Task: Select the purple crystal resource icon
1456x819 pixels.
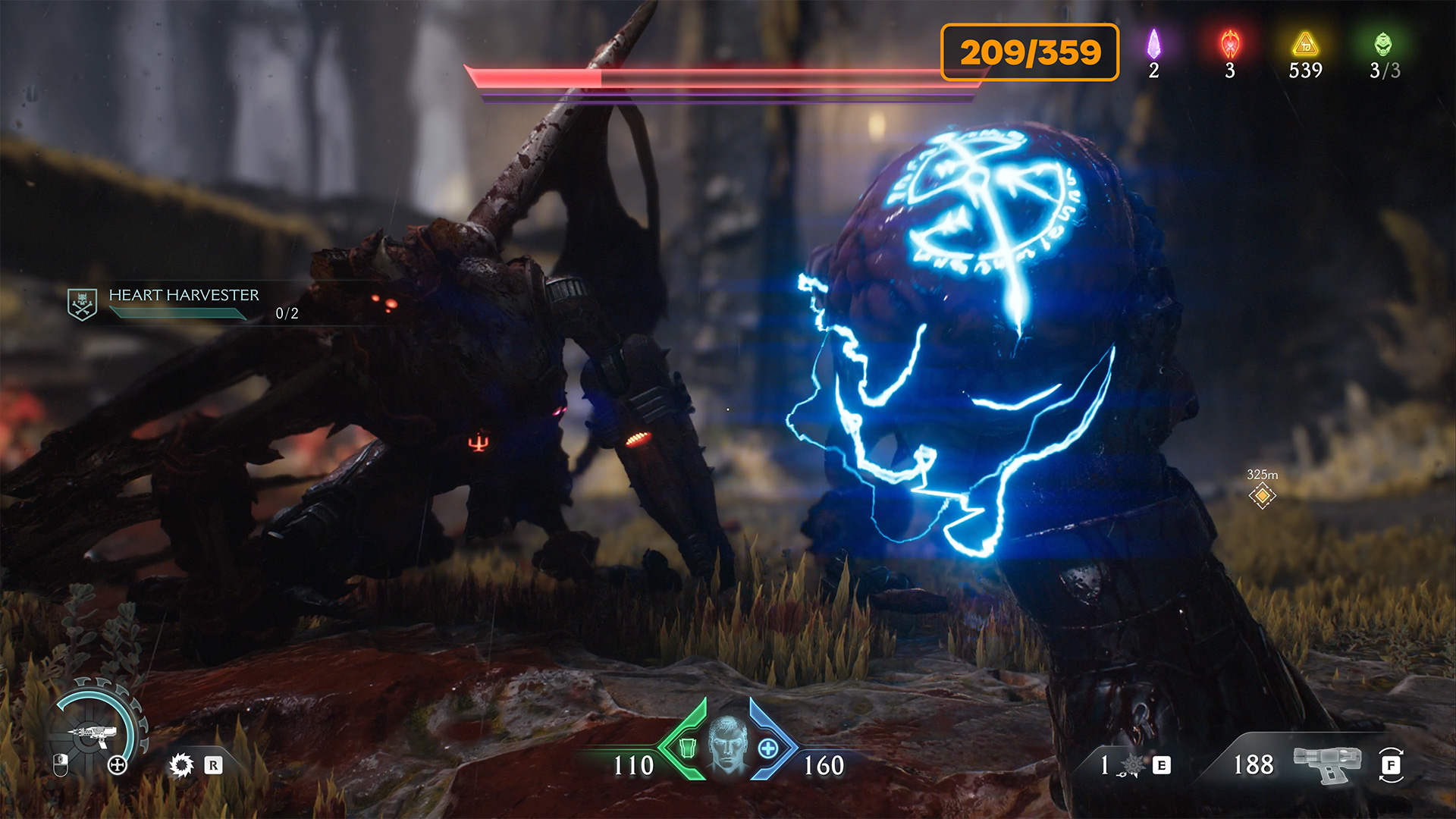Action: click(1153, 45)
